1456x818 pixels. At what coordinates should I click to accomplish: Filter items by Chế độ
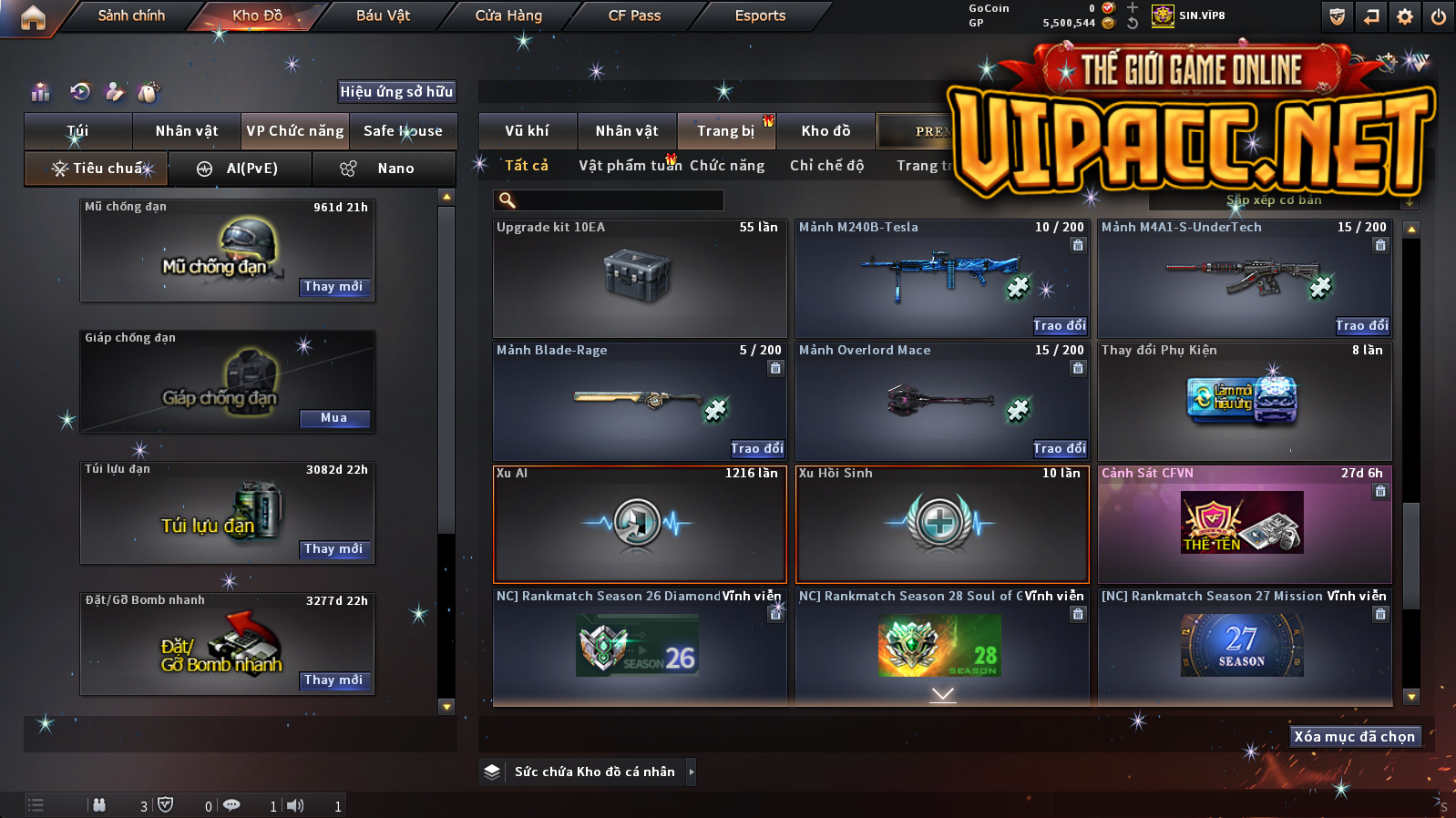(x=826, y=165)
